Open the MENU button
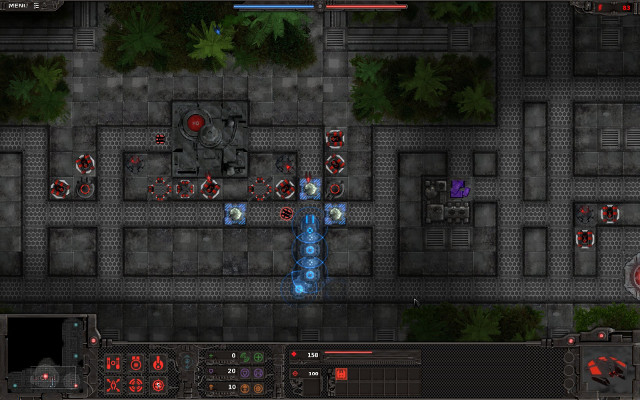The height and width of the screenshot is (400, 640). (18, 6)
